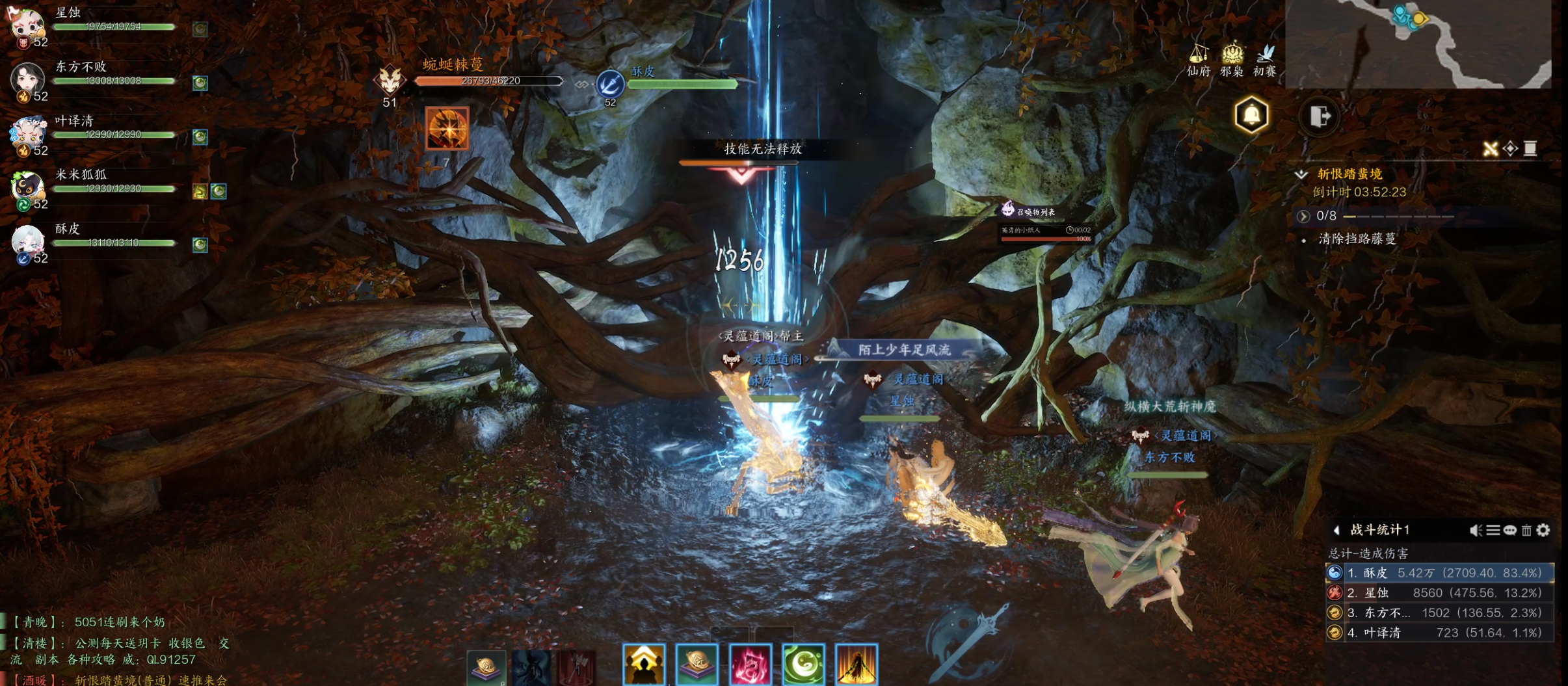Screen dimensions: 1568x686
Task: Switch to the scroll tracker tab
Action: coord(1530,149)
